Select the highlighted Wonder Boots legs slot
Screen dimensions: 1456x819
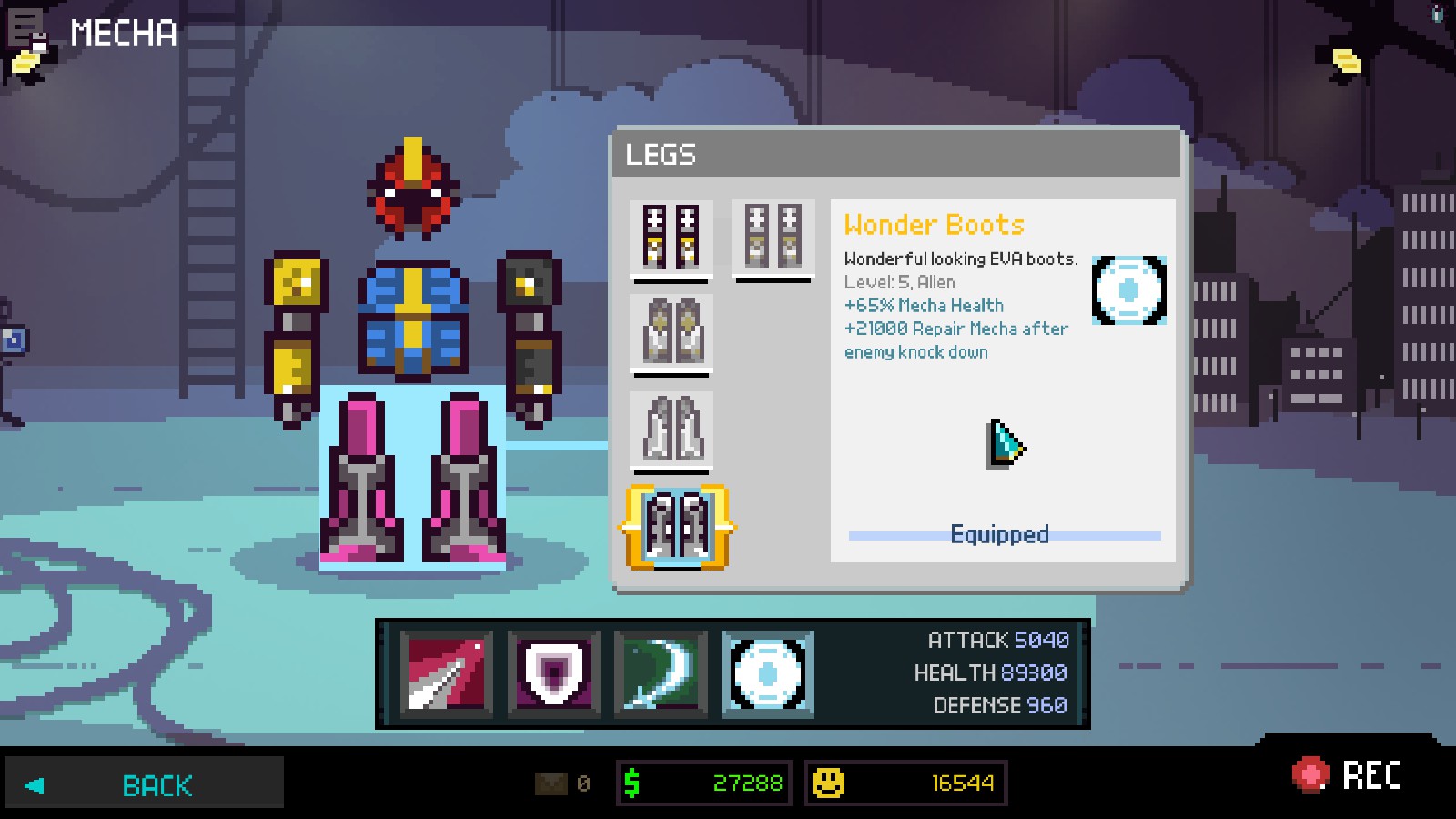(x=676, y=527)
